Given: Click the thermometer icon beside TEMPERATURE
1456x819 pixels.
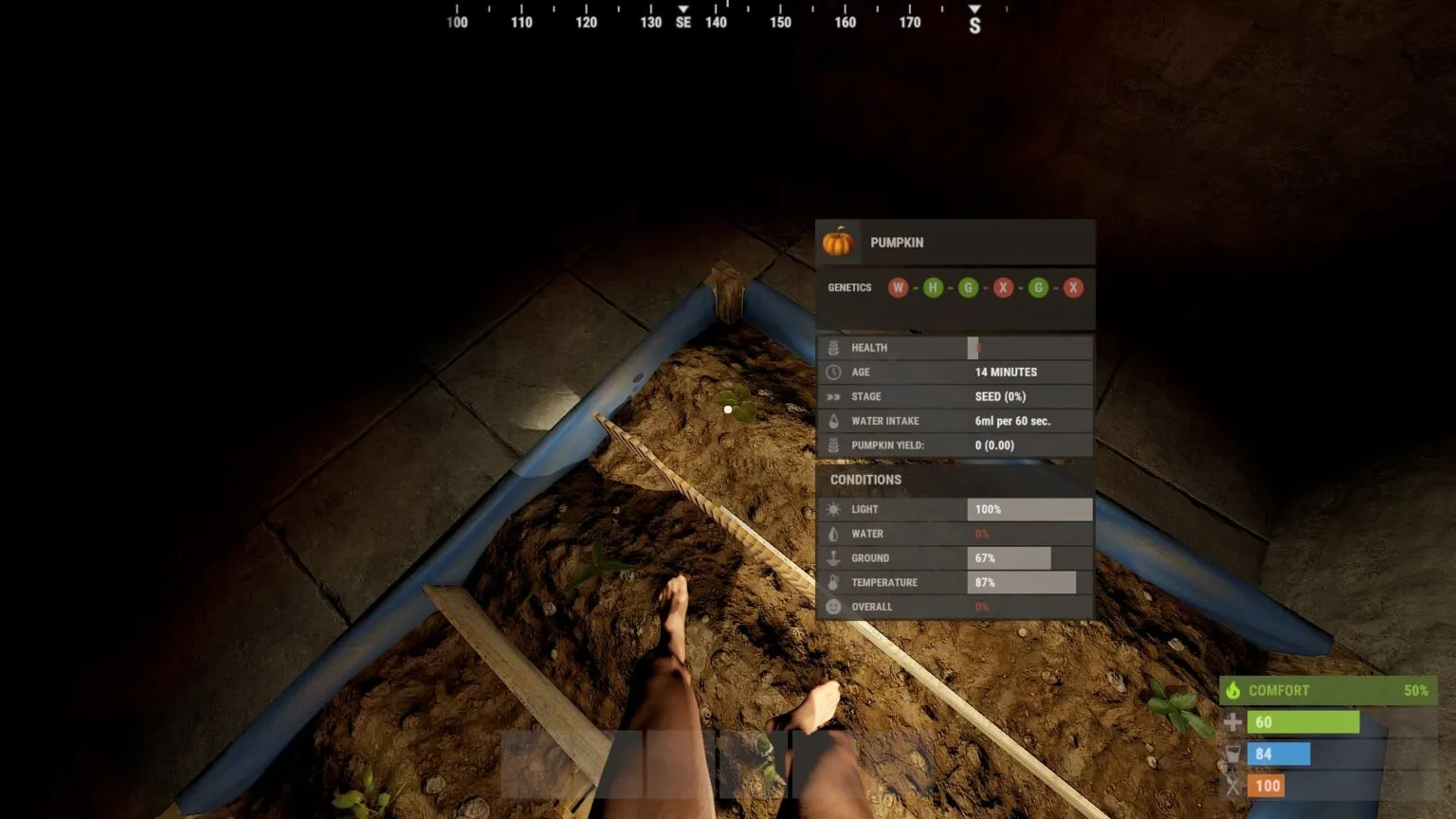Looking at the screenshot, I should [x=833, y=582].
